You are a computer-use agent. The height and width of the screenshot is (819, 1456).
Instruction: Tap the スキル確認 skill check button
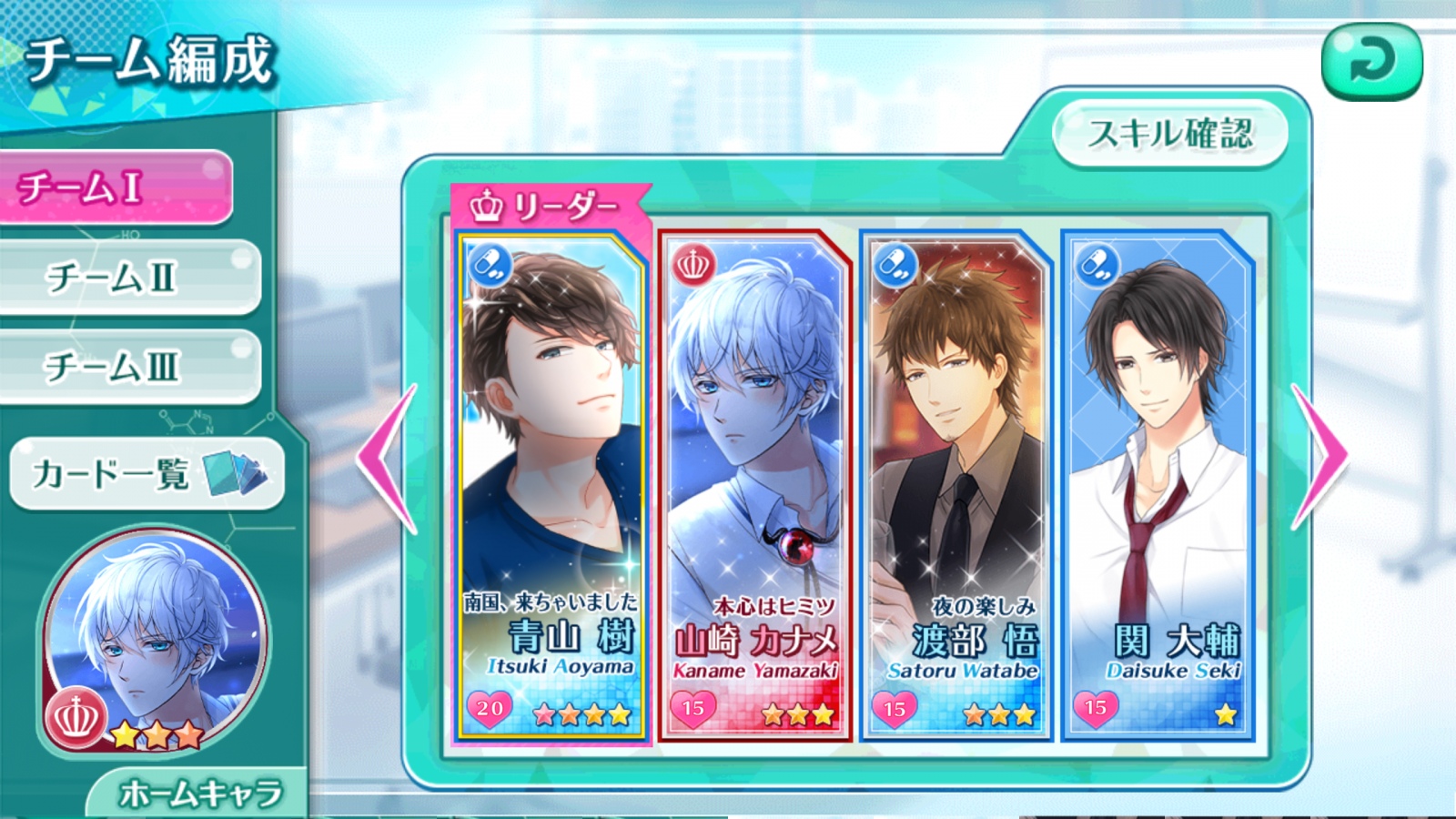click(x=1170, y=134)
